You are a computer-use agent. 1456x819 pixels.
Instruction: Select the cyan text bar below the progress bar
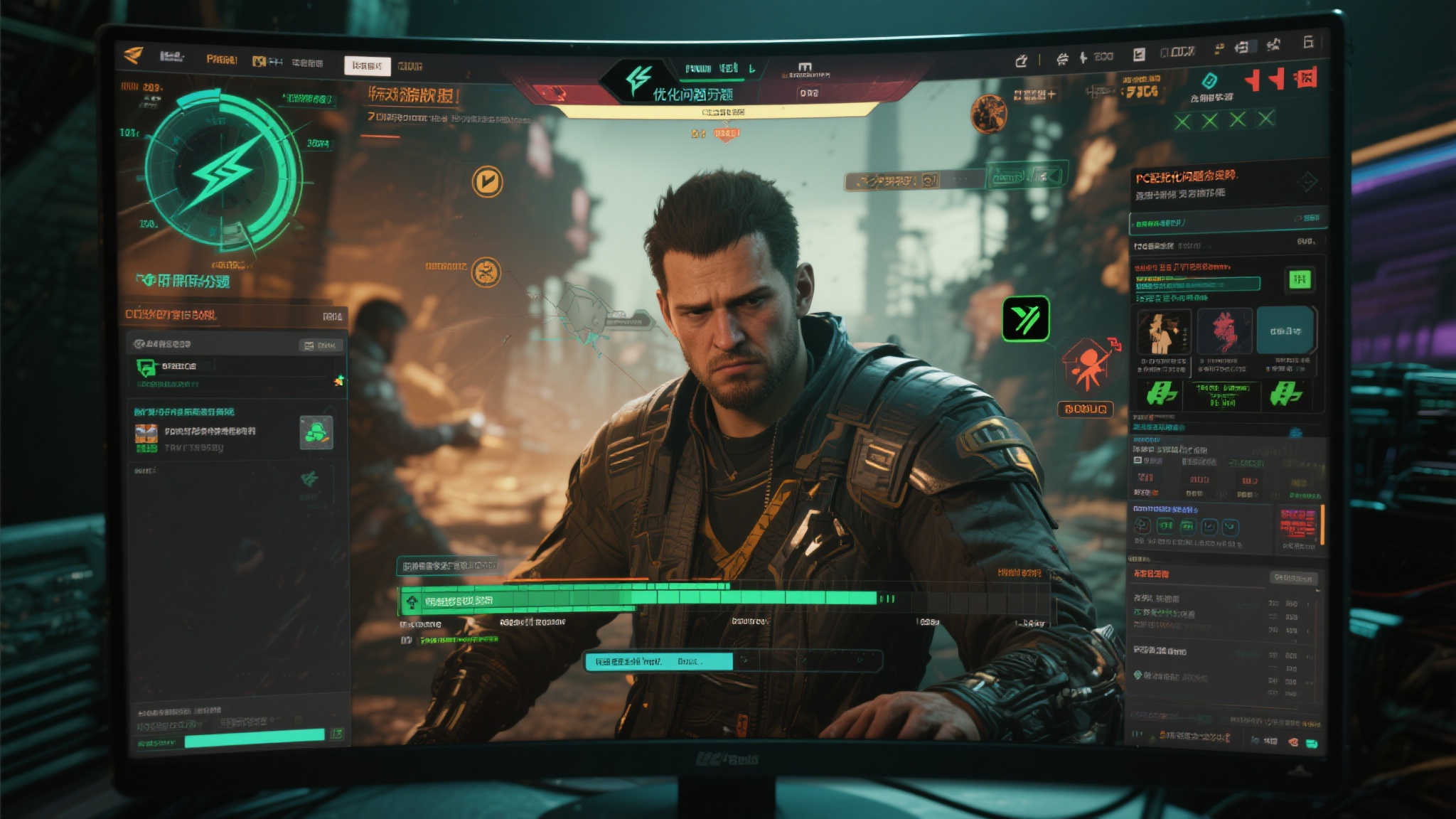point(658,662)
